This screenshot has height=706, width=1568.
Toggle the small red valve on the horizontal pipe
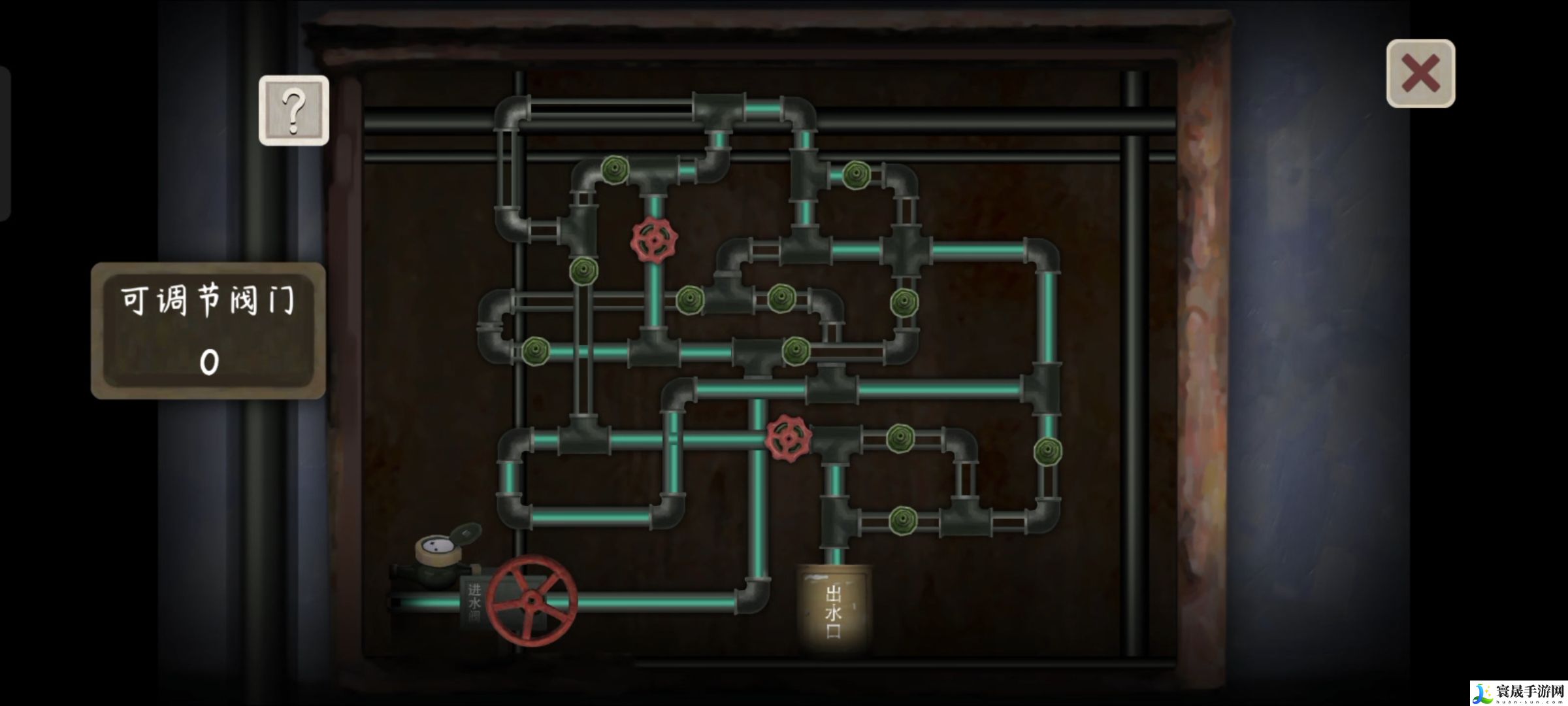(x=789, y=438)
